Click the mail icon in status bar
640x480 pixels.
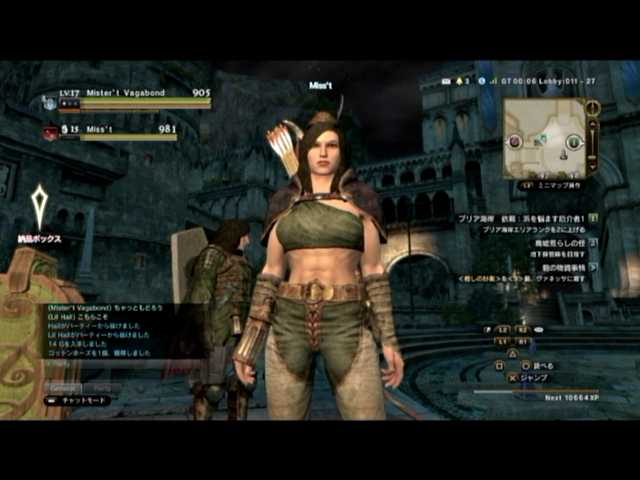point(445,80)
